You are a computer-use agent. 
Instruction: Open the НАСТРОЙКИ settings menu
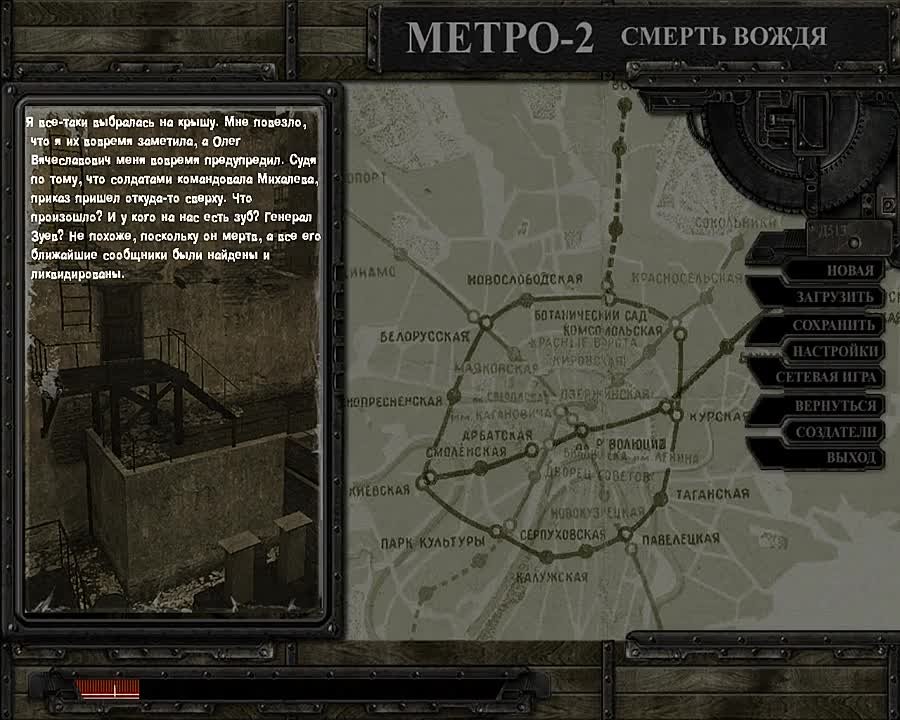[835, 351]
